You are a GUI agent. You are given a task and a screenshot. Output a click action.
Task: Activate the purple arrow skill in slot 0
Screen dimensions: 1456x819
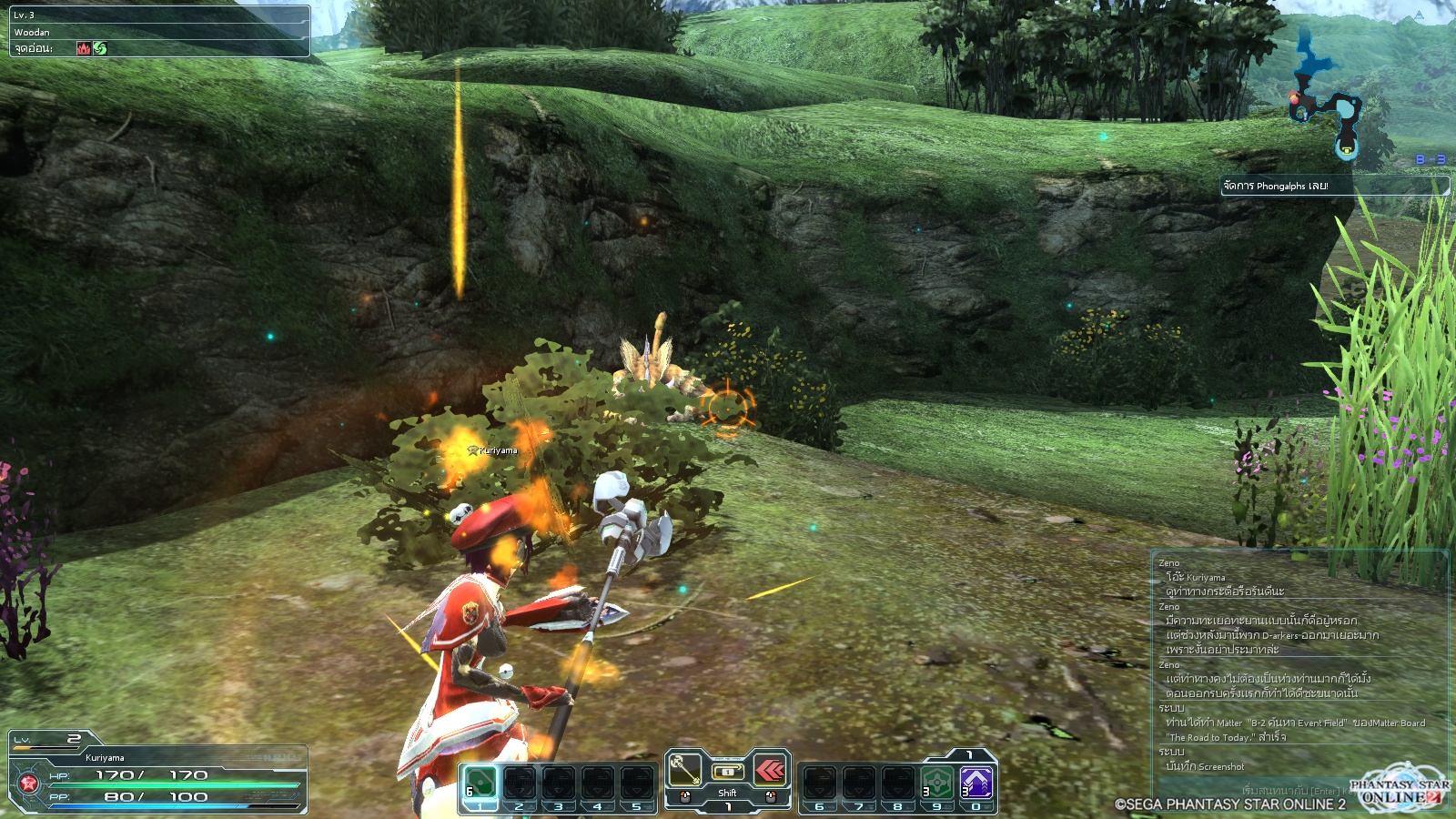click(976, 783)
